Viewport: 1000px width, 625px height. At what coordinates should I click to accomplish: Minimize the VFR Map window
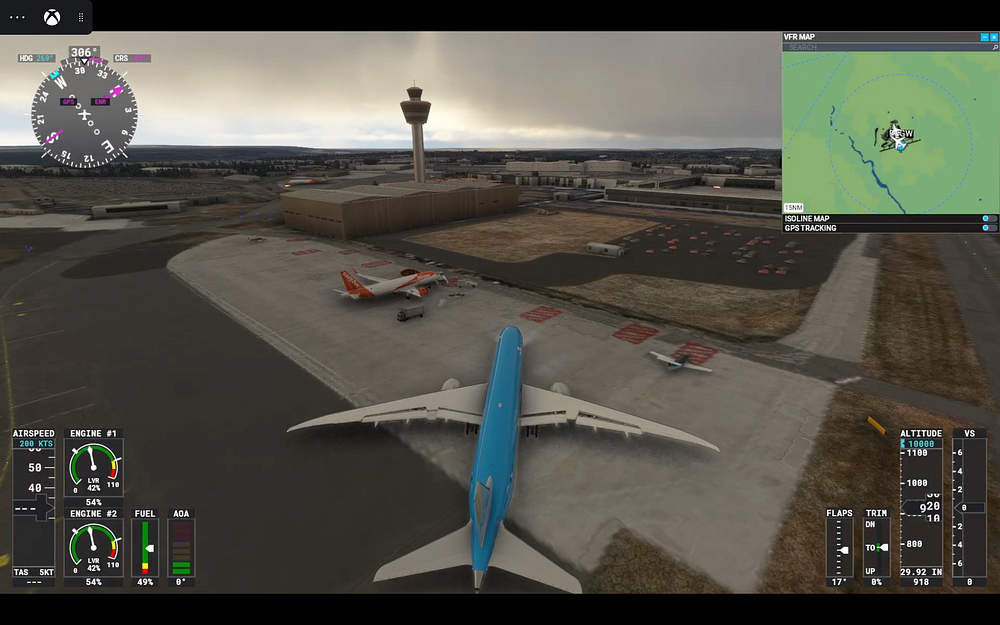[x=984, y=37]
